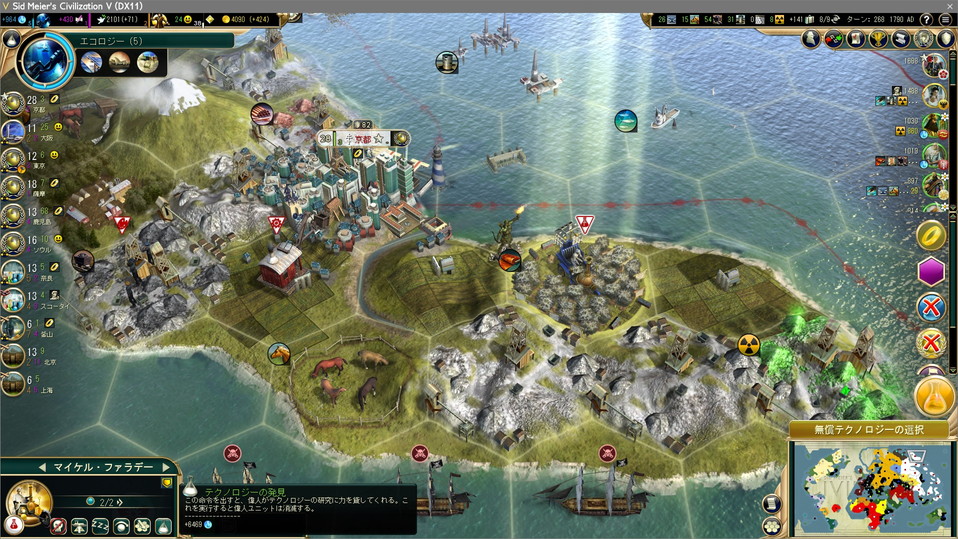Viewport: 958px width, 539px height.
Task: Select Osaka in the city list
Action: [x=14, y=131]
